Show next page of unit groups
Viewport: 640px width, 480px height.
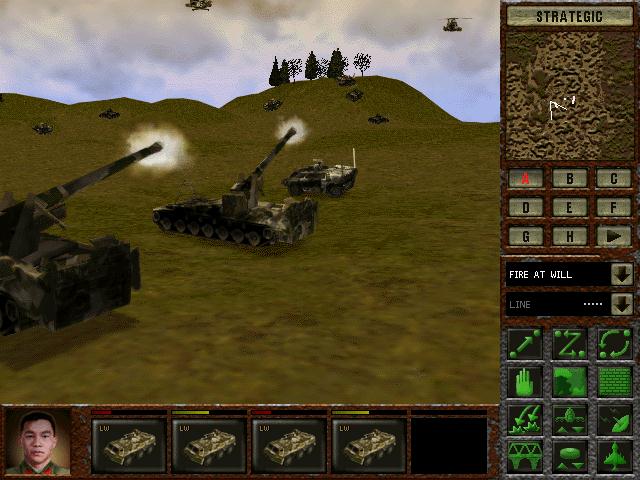tap(613, 237)
